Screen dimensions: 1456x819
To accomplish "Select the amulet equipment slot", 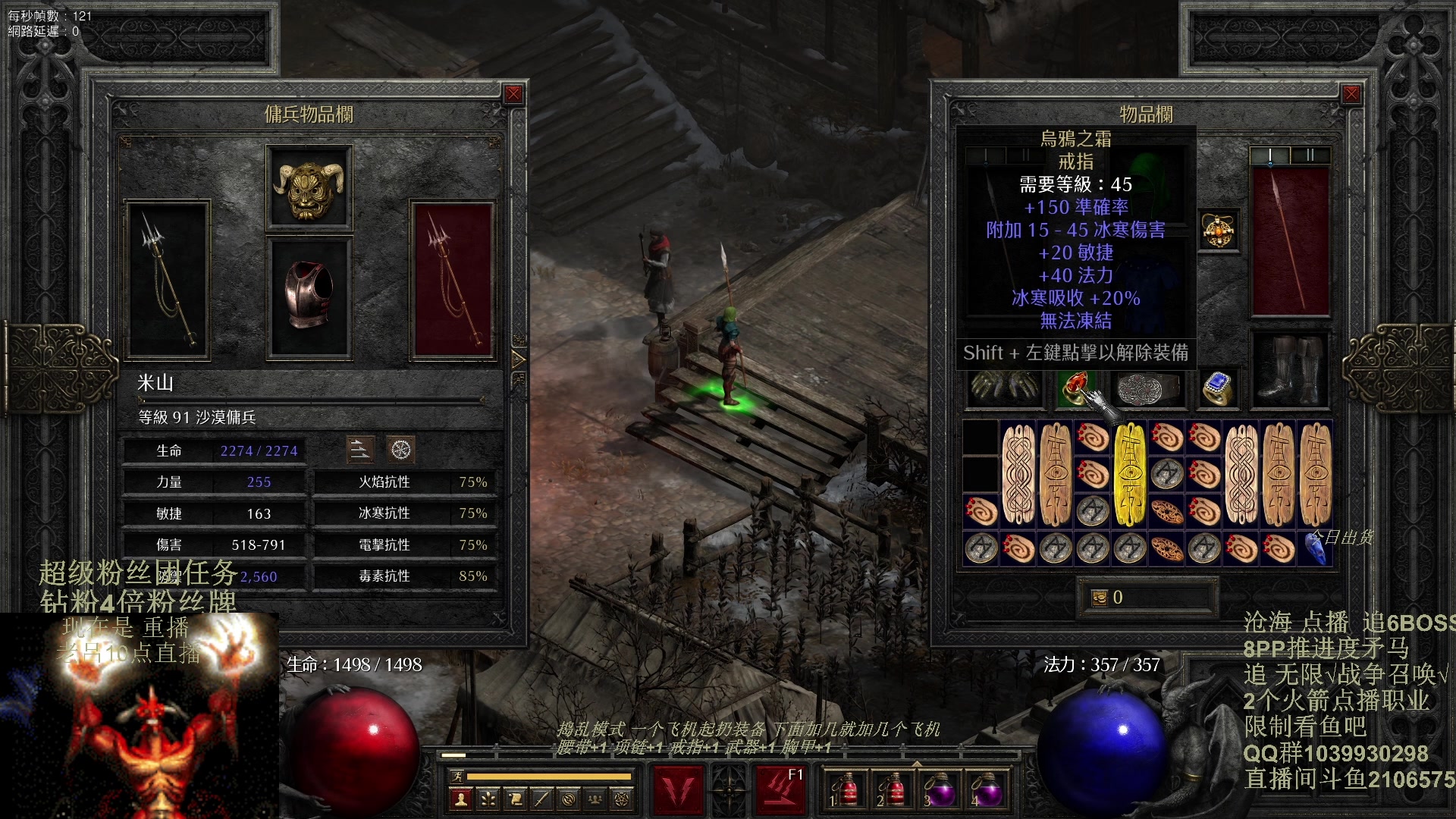I will point(1218,231).
